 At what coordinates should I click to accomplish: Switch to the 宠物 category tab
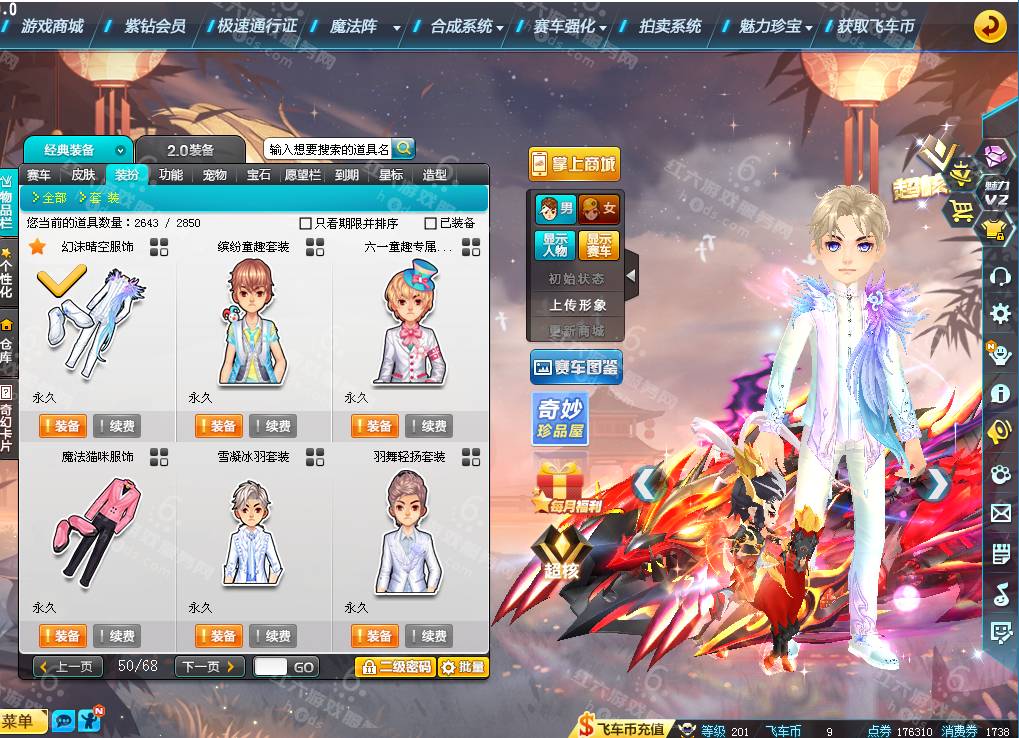tap(215, 175)
